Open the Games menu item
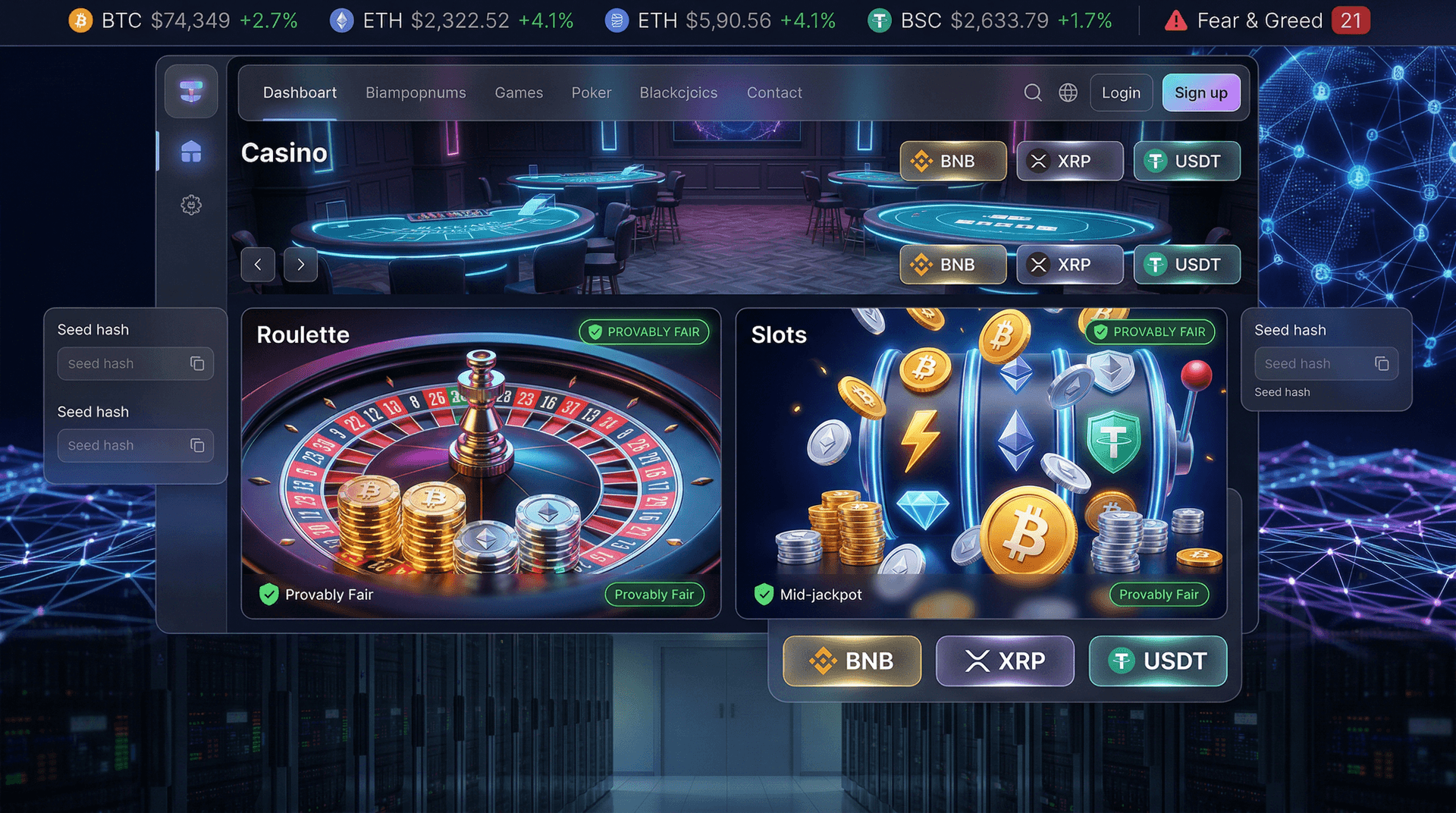This screenshot has width=1456, height=813. coord(519,93)
